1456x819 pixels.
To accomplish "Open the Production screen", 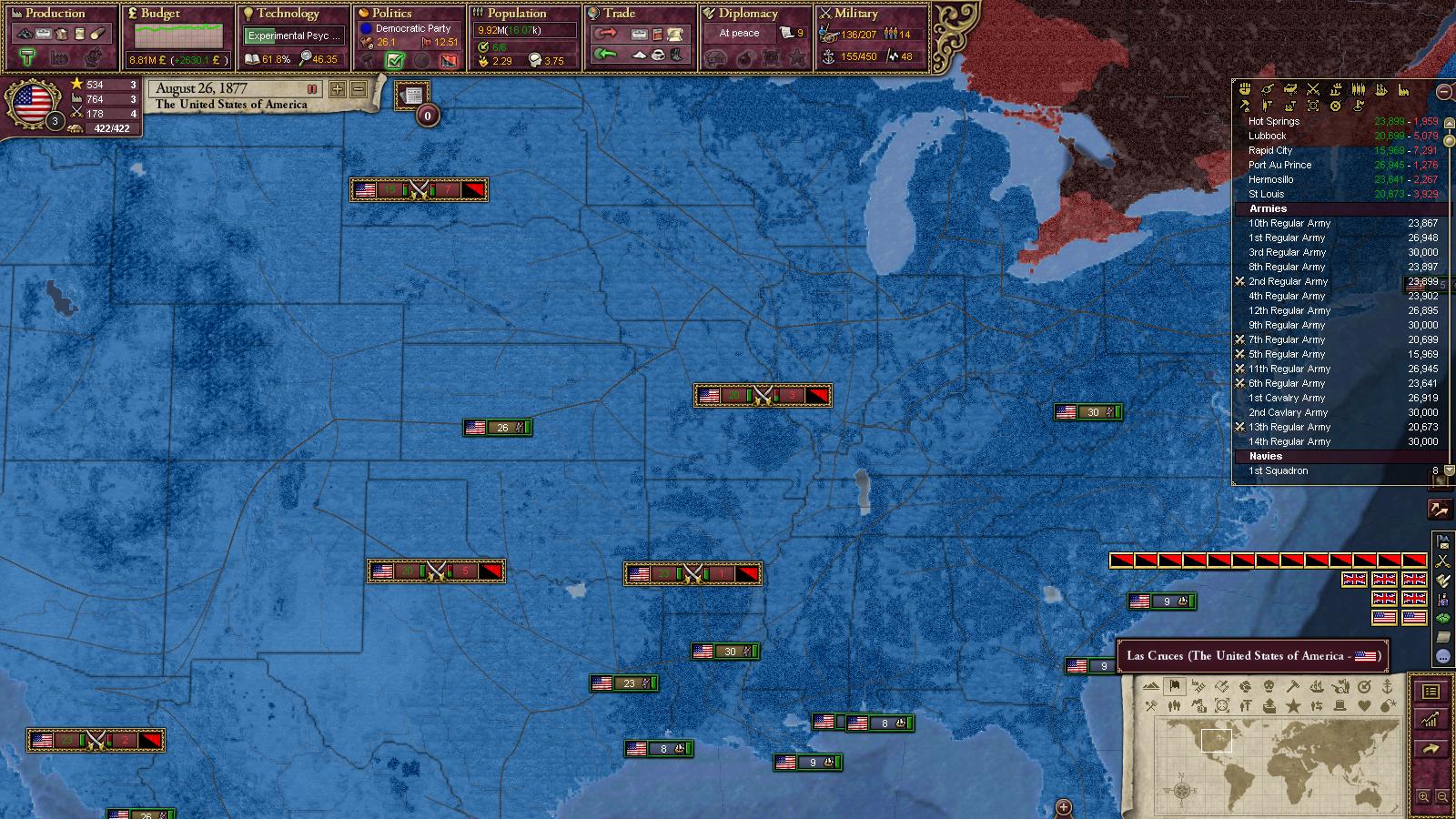I will click(55, 14).
